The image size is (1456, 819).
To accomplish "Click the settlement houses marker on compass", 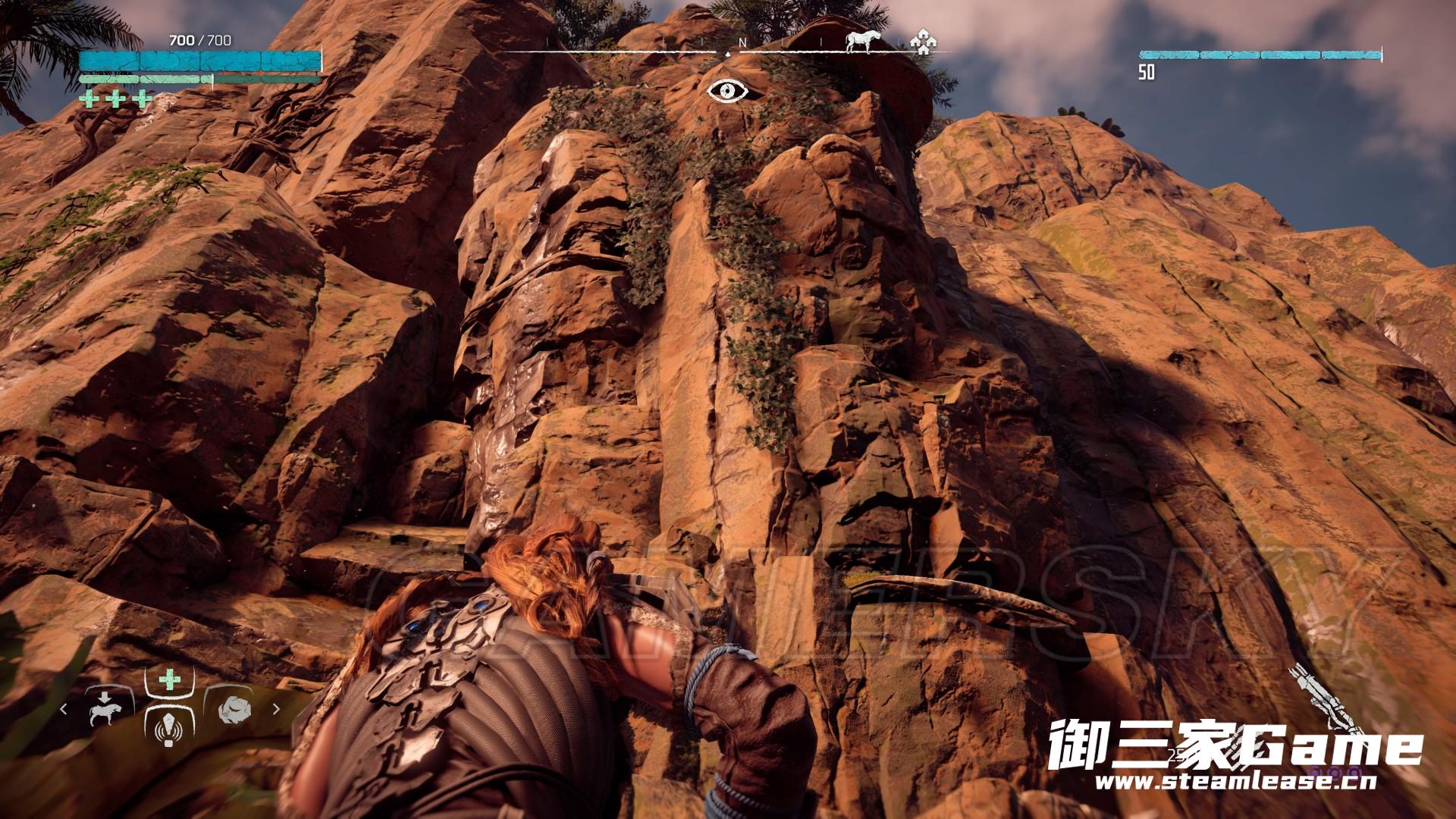I will click(922, 42).
